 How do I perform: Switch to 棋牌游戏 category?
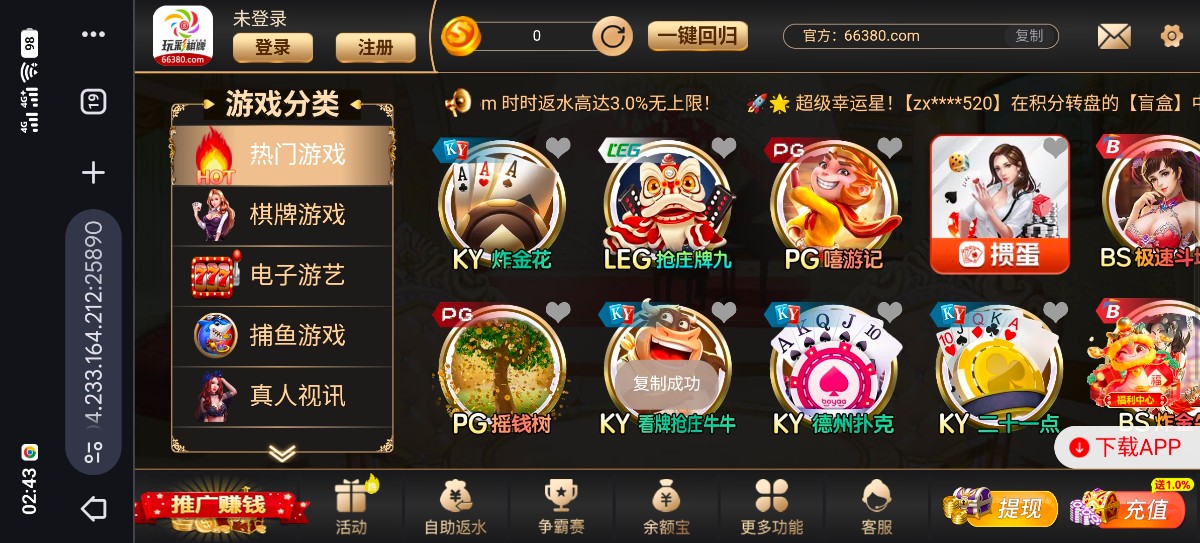[x=283, y=215]
